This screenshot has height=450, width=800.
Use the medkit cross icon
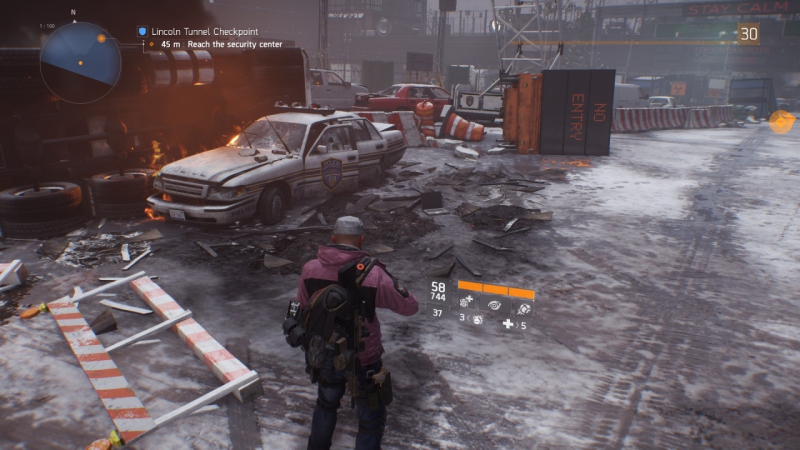508,324
